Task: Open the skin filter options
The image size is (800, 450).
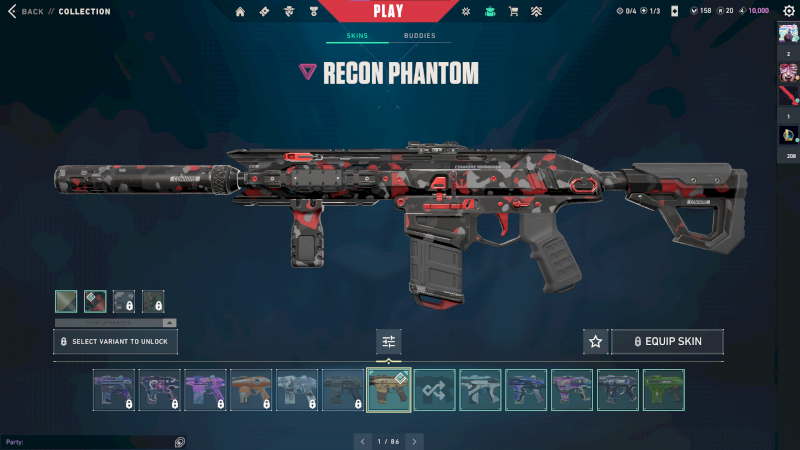Action: point(389,342)
